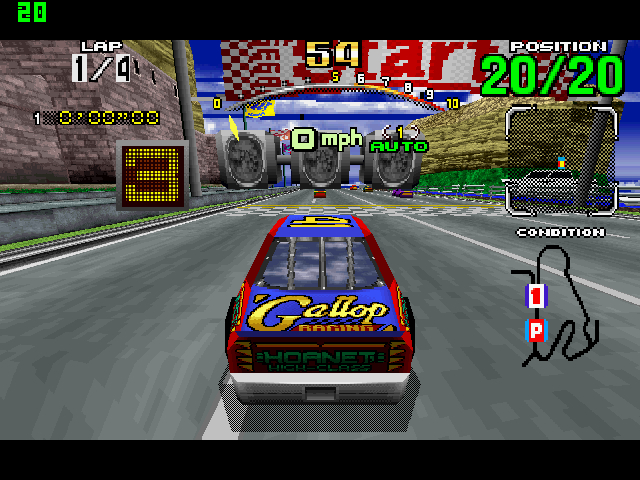Select the leader 1 marker on the track map
This screenshot has width=640, height=480.
click(x=536, y=295)
